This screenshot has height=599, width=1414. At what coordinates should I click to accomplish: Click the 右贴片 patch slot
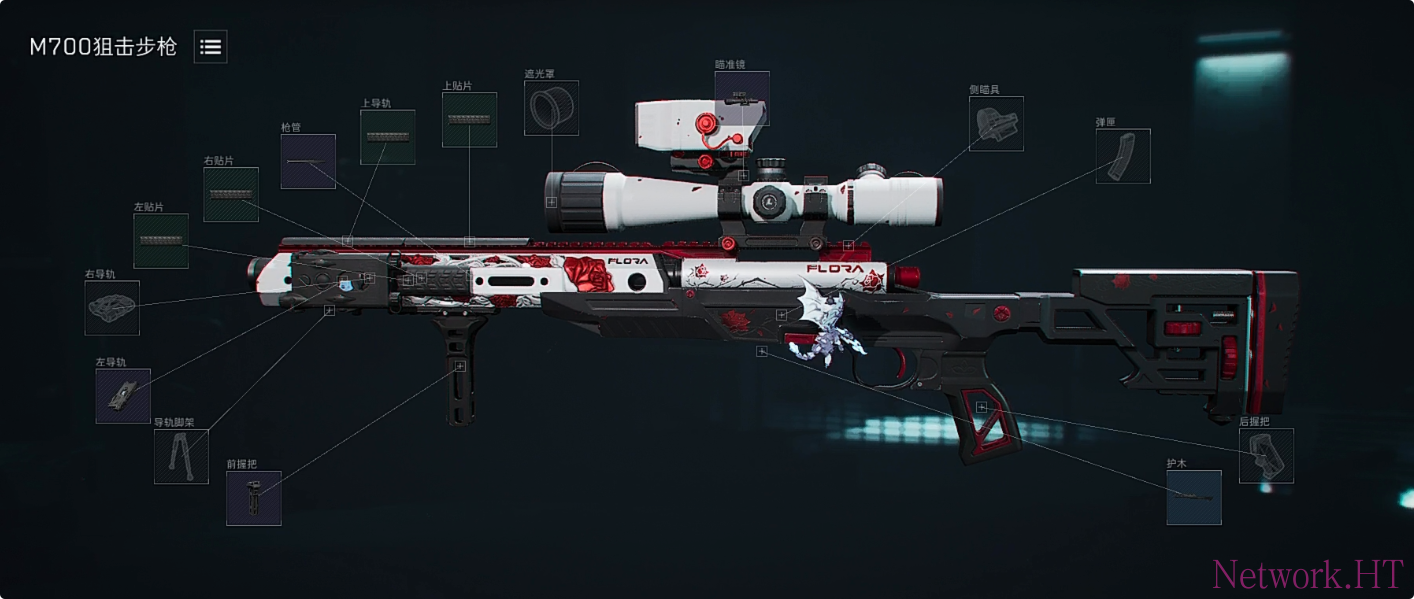tap(231, 194)
